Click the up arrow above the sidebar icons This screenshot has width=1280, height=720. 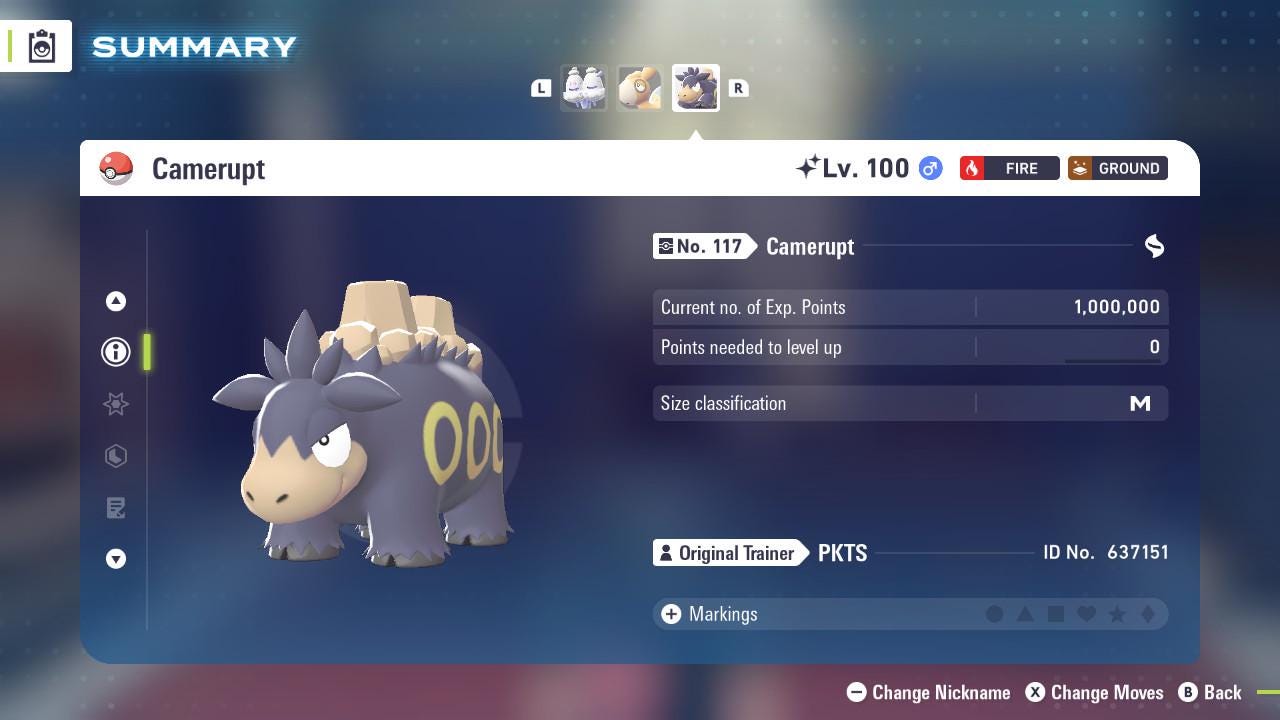pos(115,300)
